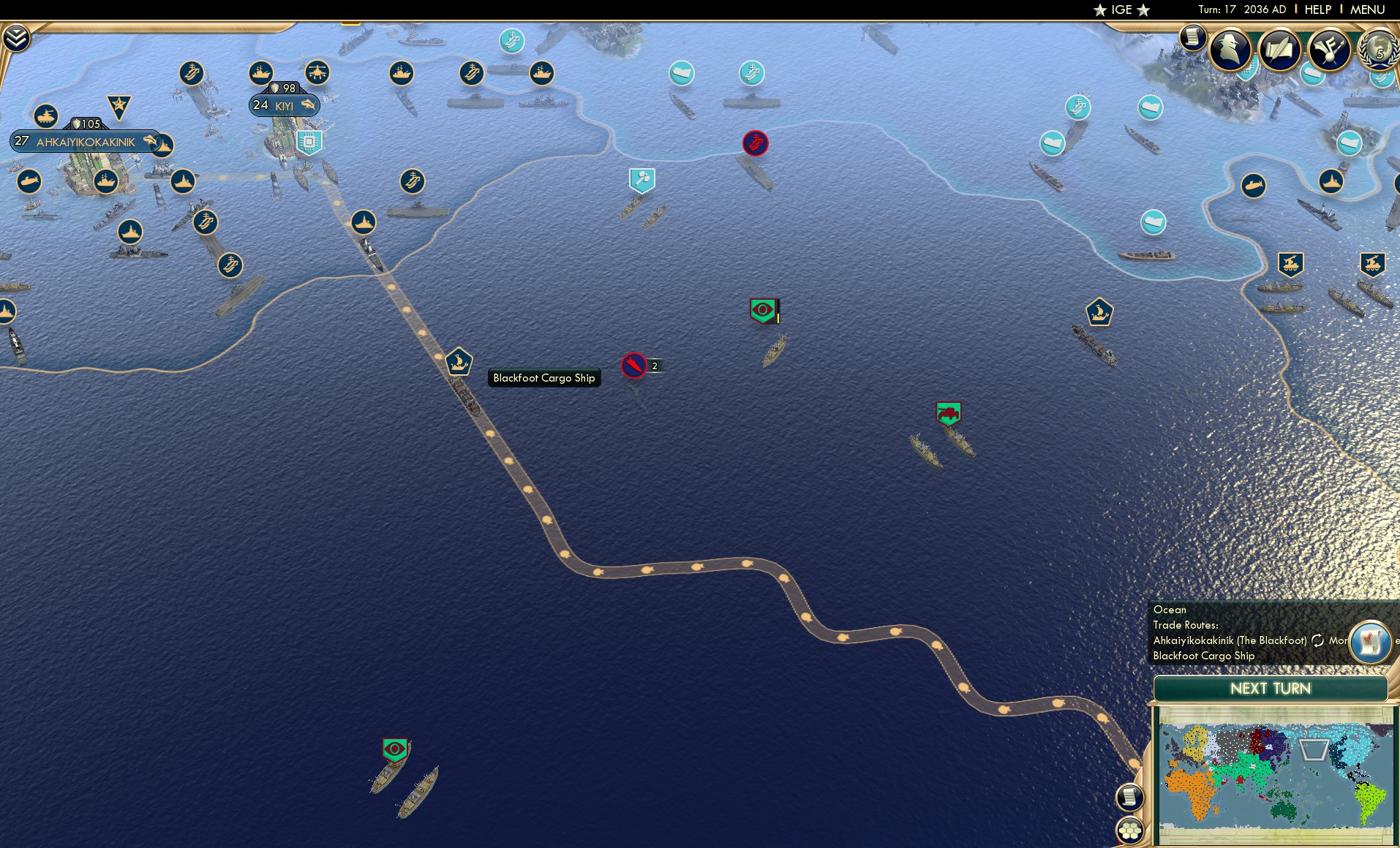This screenshot has width=1400, height=848.
Task: Open the Culture overview music-note icon
Action: pos(1329,48)
